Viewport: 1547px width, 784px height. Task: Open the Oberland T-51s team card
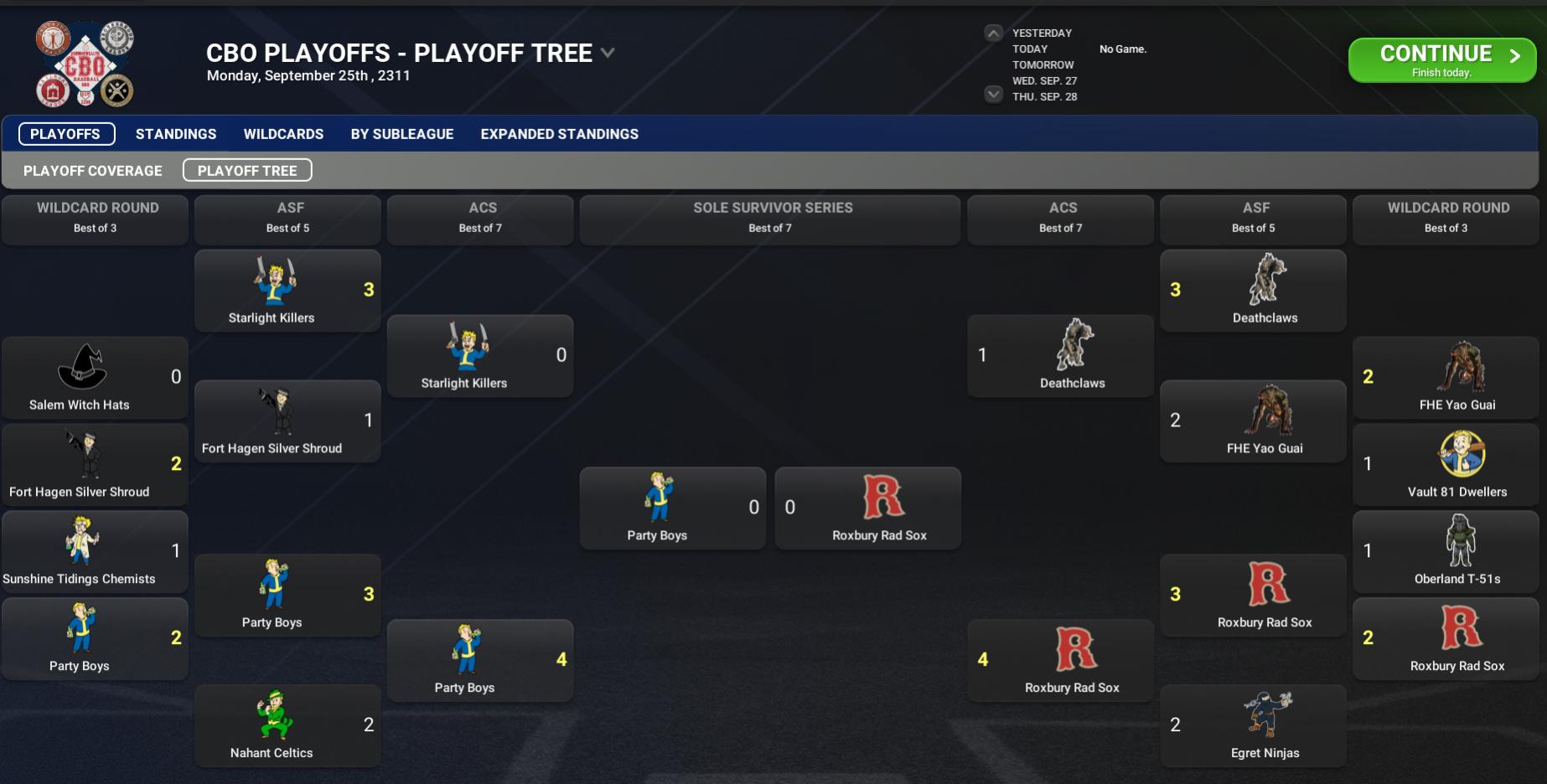(x=1446, y=552)
